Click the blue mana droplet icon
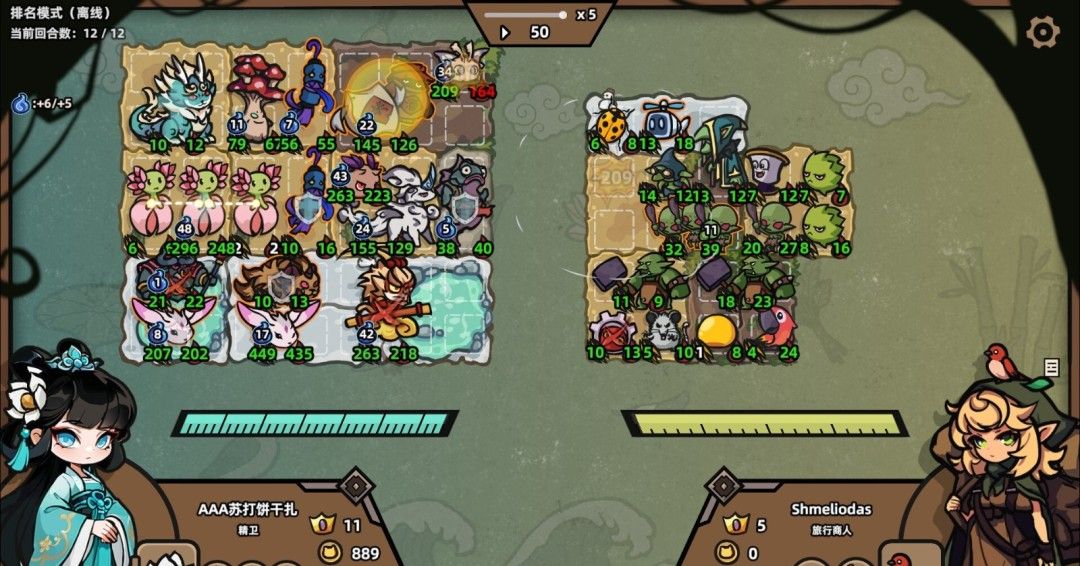 coord(19,103)
